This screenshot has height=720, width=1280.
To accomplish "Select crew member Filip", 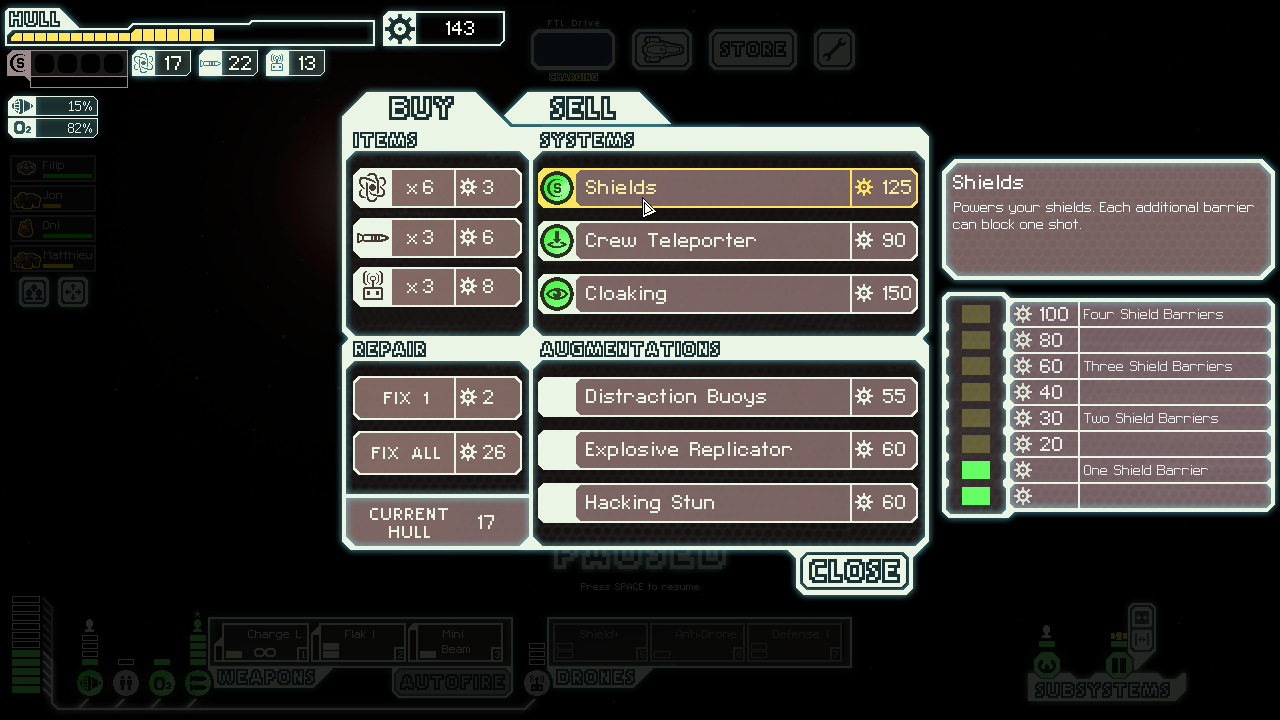I will pyautogui.click(x=54, y=168).
